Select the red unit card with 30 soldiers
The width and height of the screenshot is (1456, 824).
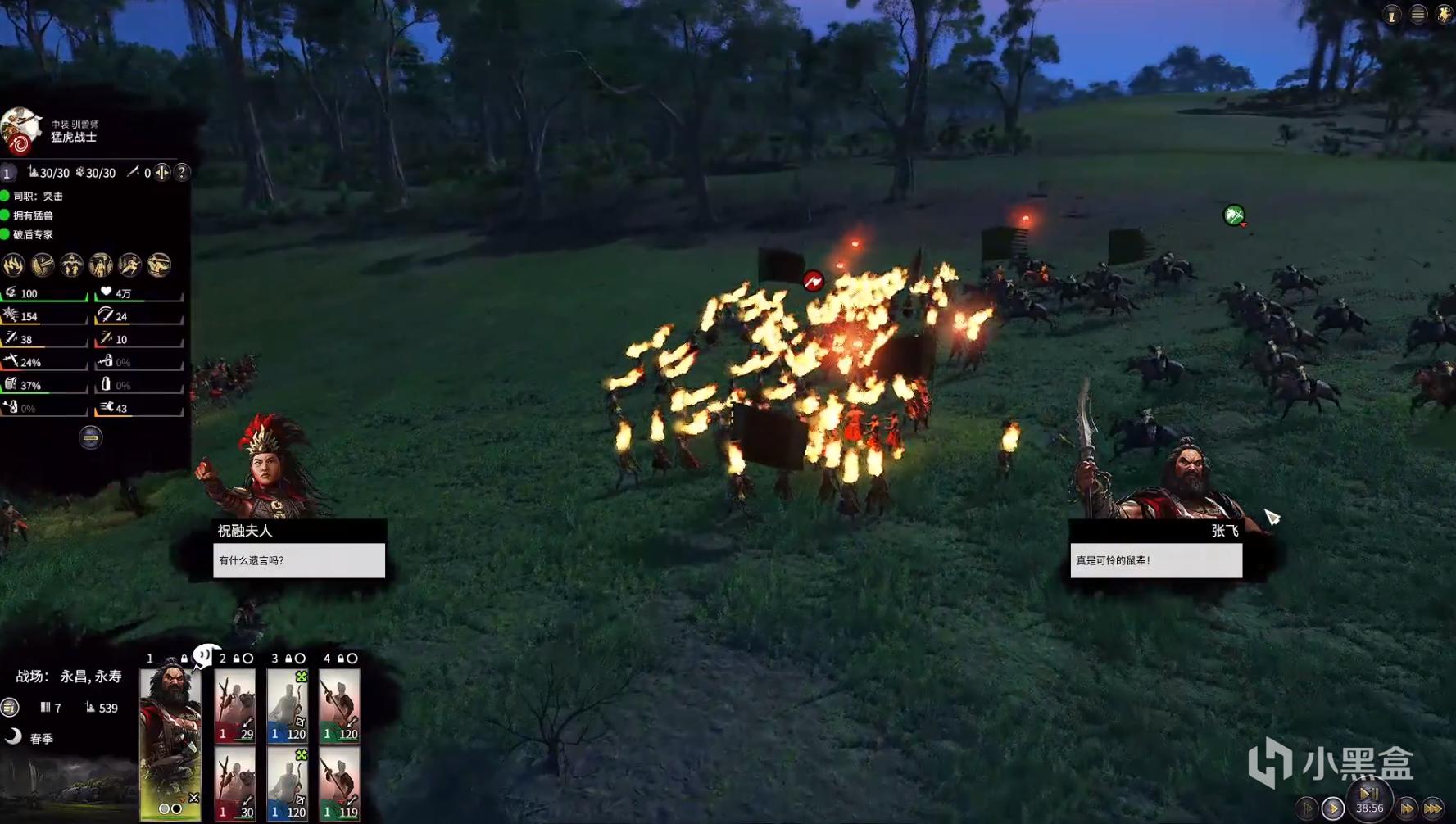pos(235,786)
